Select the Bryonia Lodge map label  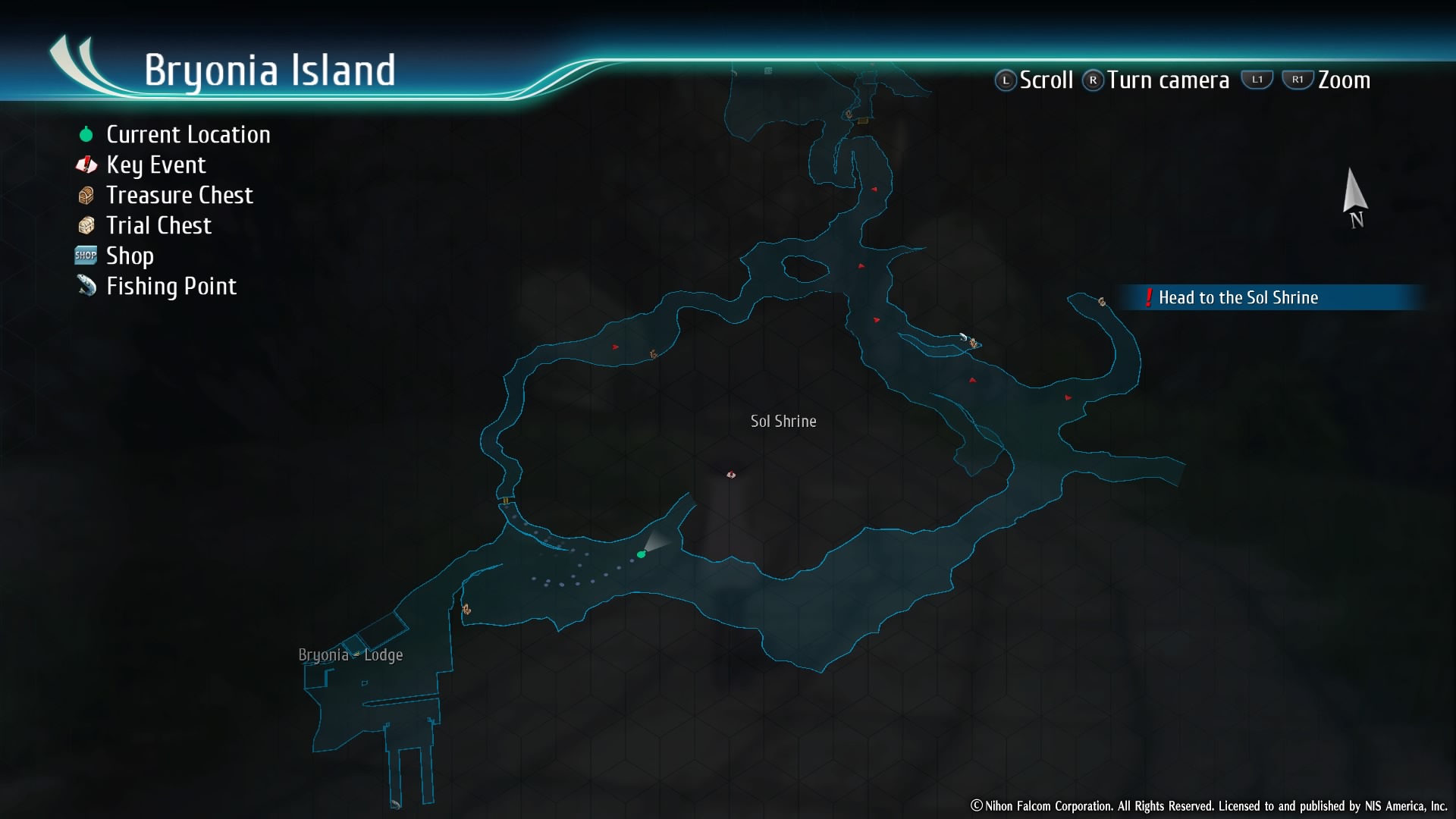(350, 654)
